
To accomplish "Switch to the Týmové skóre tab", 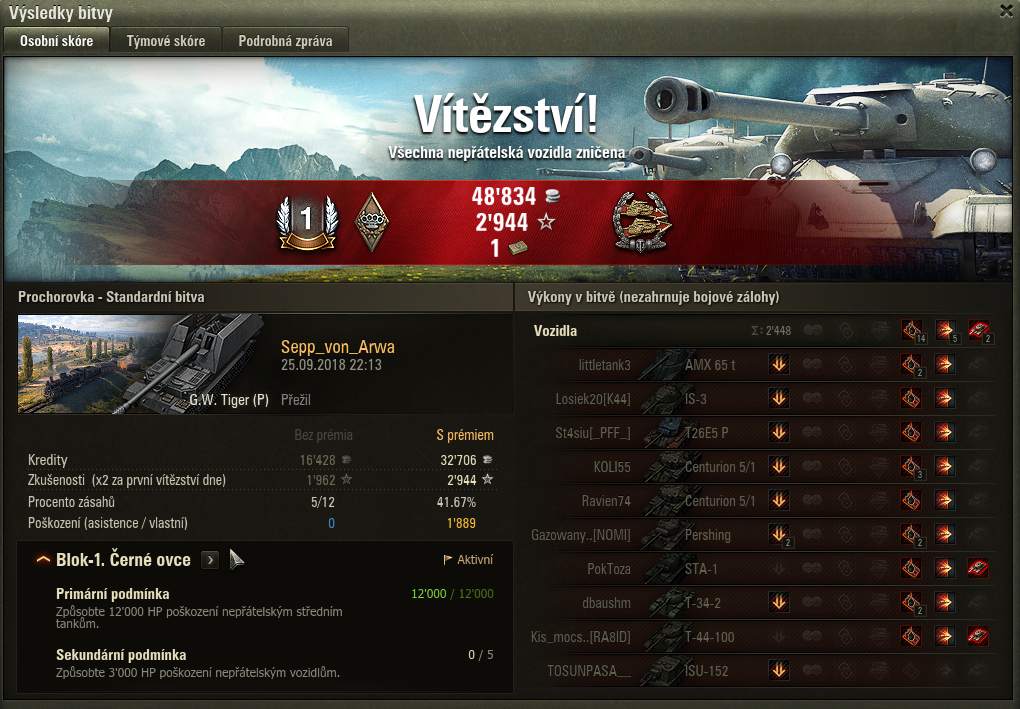I will (x=166, y=41).
